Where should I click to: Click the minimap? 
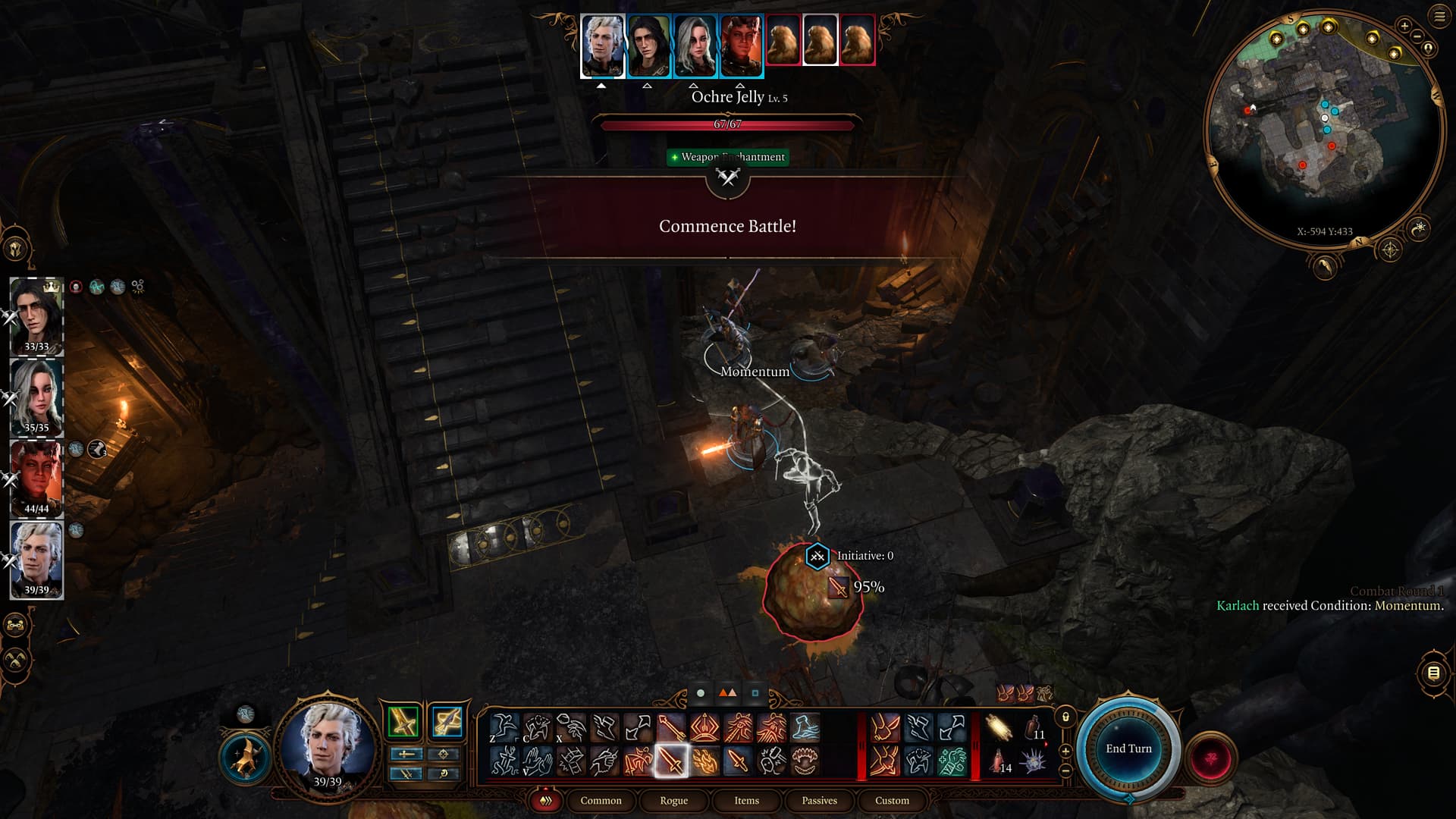coord(1323,129)
